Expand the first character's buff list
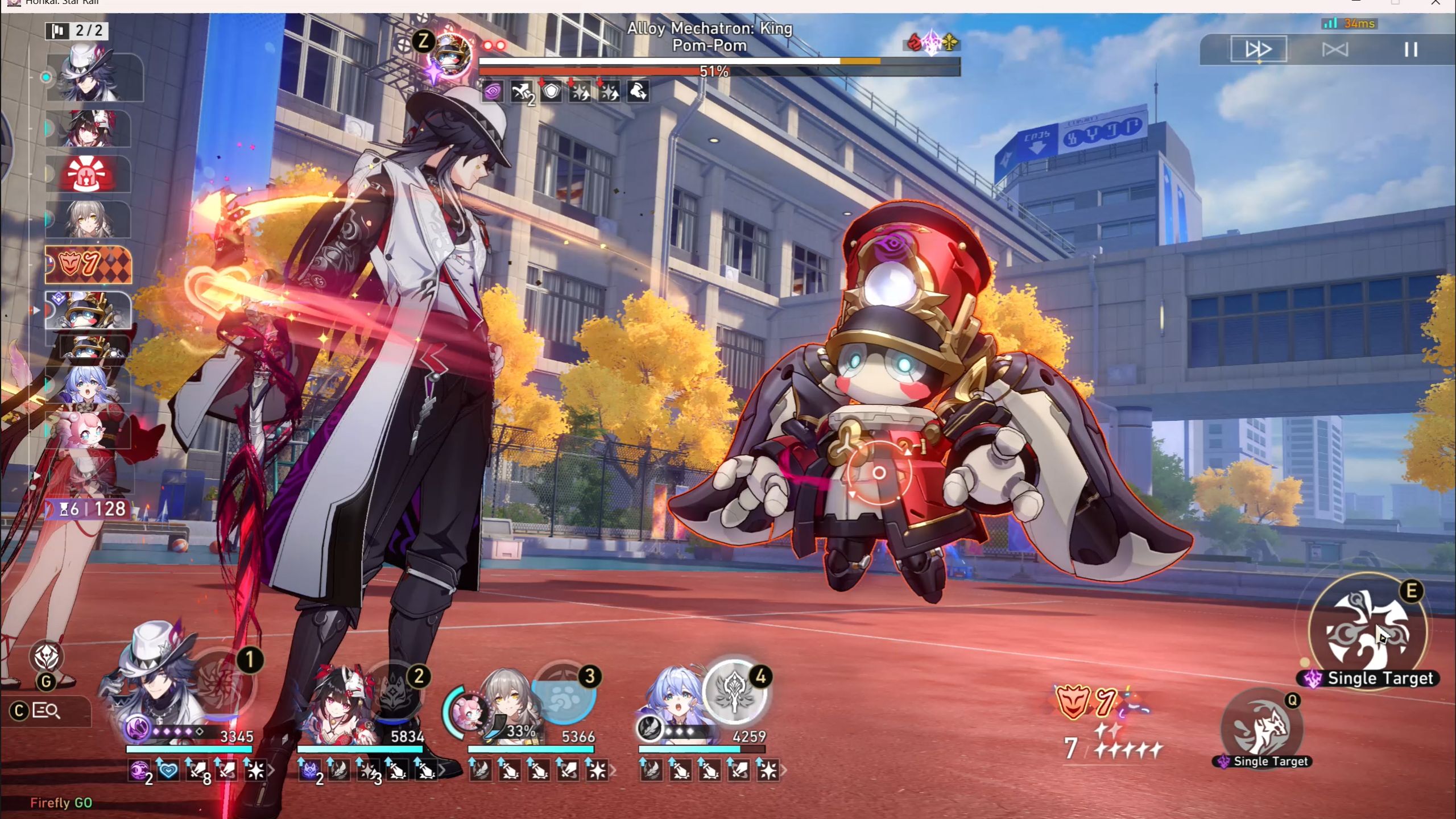The image size is (1456, 819). point(271,771)
